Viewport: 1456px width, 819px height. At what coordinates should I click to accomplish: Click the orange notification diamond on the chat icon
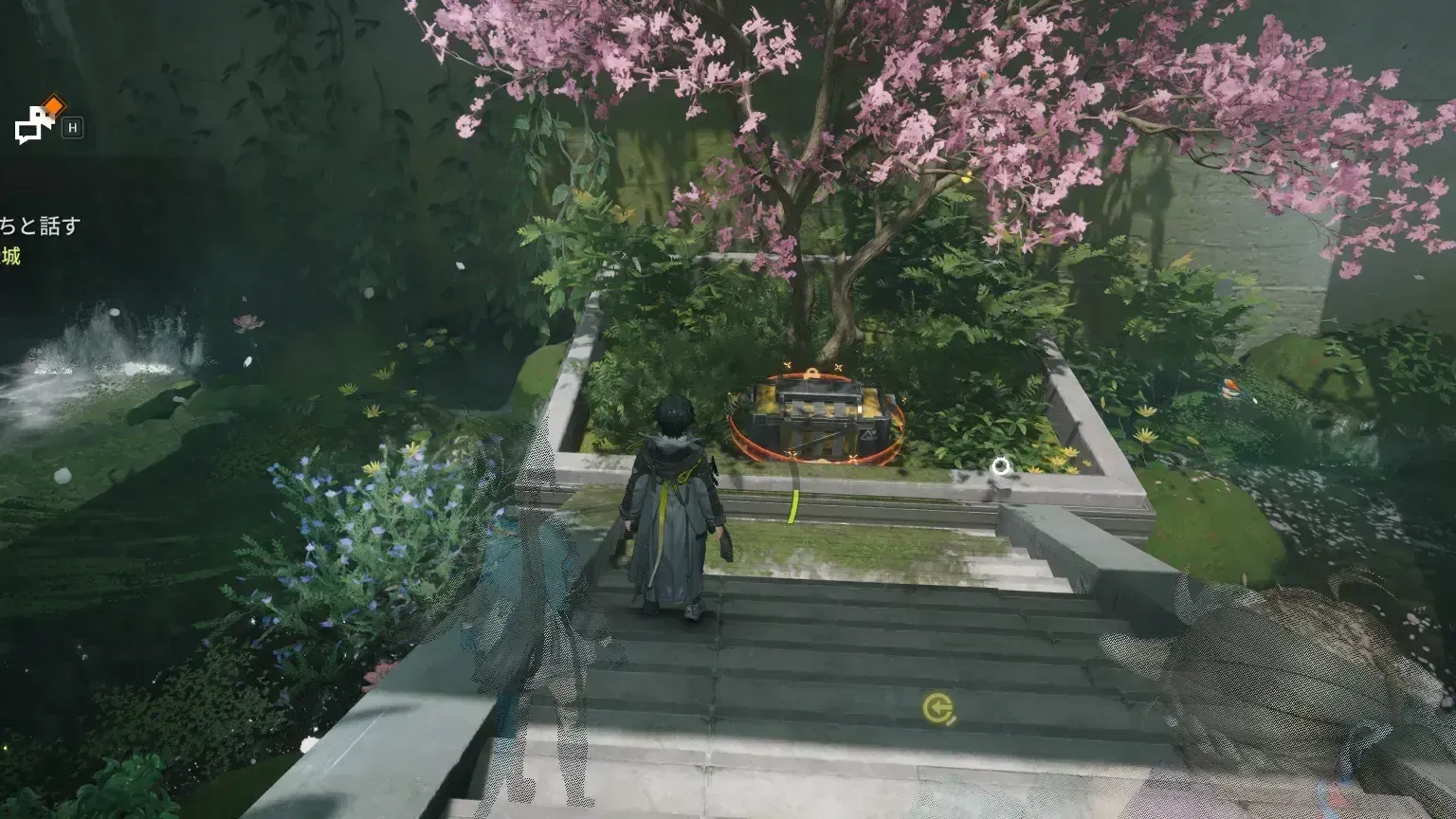pyautogui.click(x=54, y=104)
